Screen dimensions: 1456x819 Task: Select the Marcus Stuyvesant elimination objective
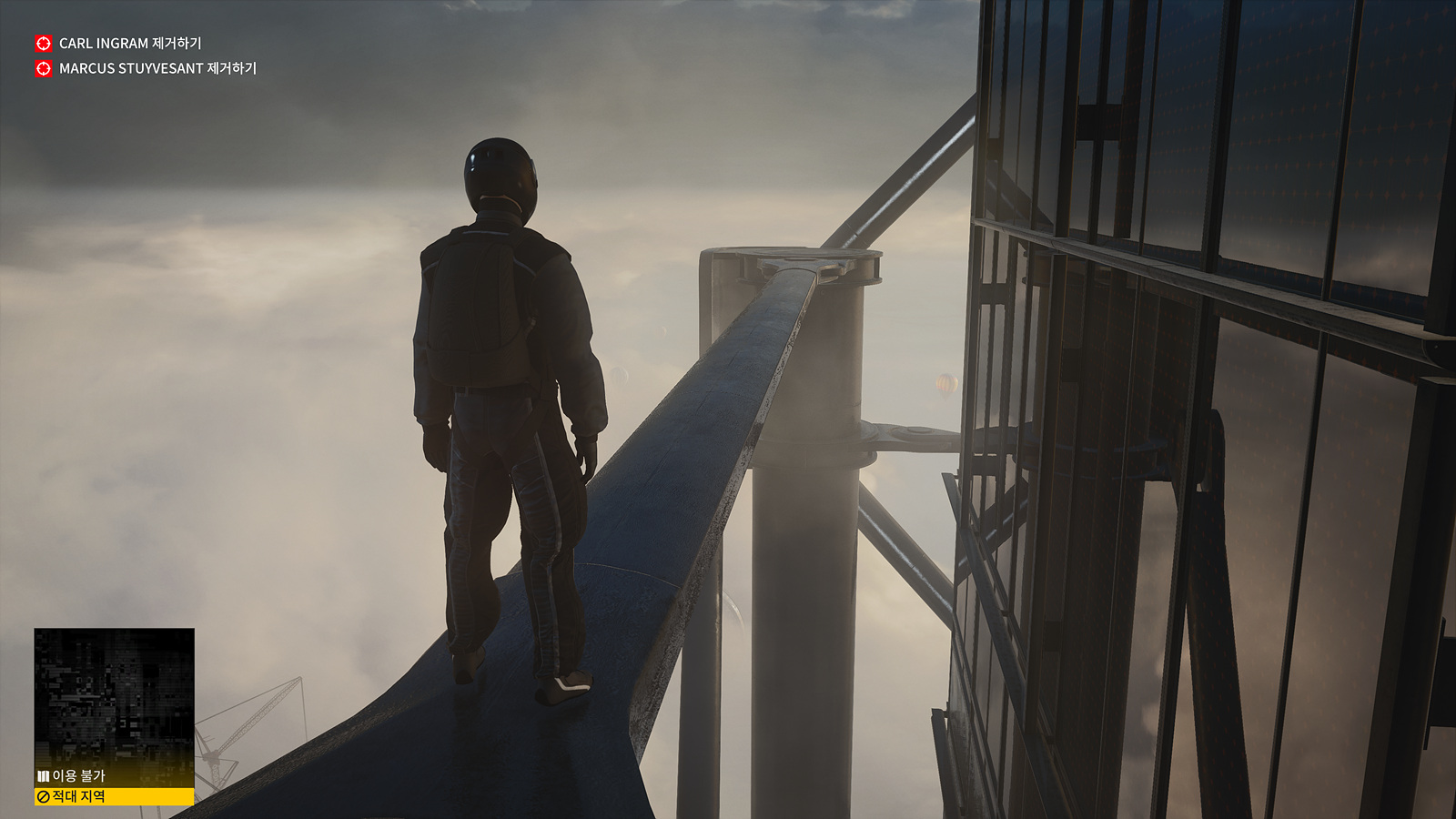[157, 68]
